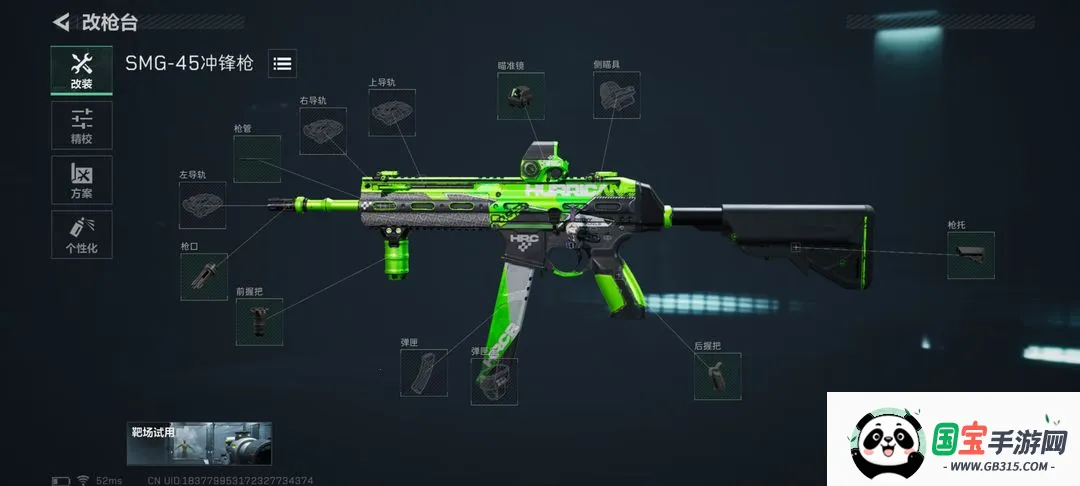This screenshot has width=1080, height=486.
Task: Open the 个性化 customization tab
Action: 82,235
